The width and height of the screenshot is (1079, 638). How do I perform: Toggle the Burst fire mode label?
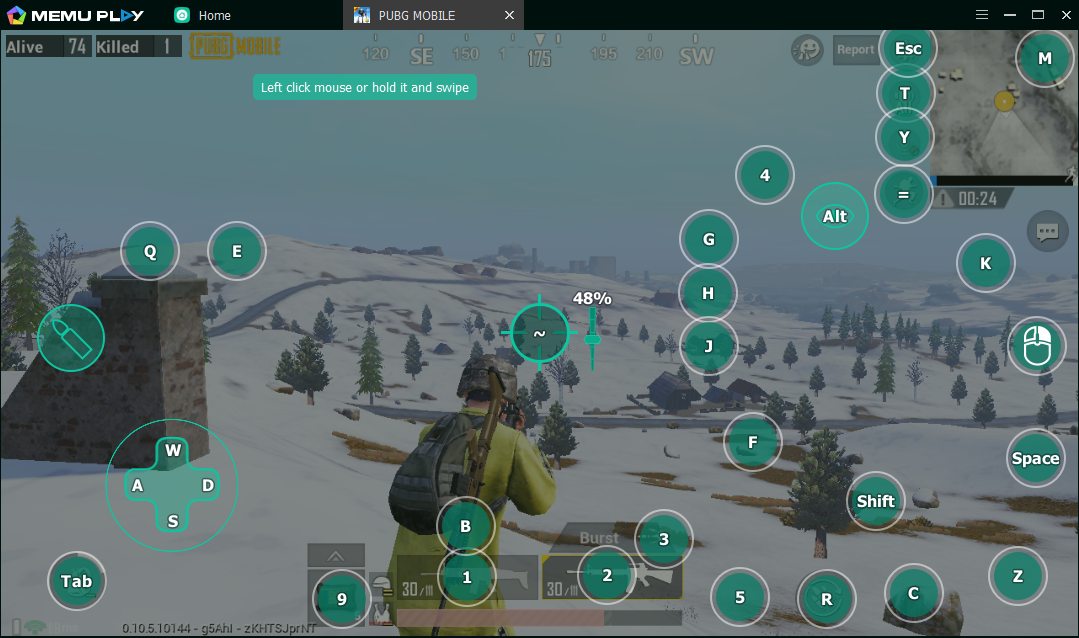[x=599, y=538]
